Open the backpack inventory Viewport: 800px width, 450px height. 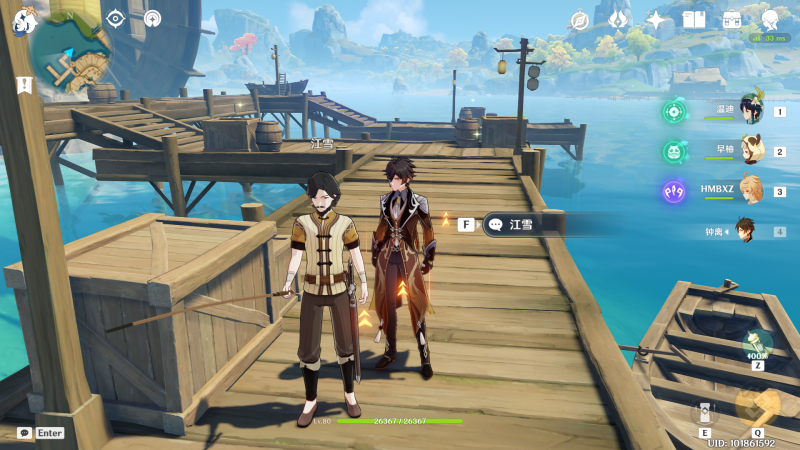coord(732,20)
